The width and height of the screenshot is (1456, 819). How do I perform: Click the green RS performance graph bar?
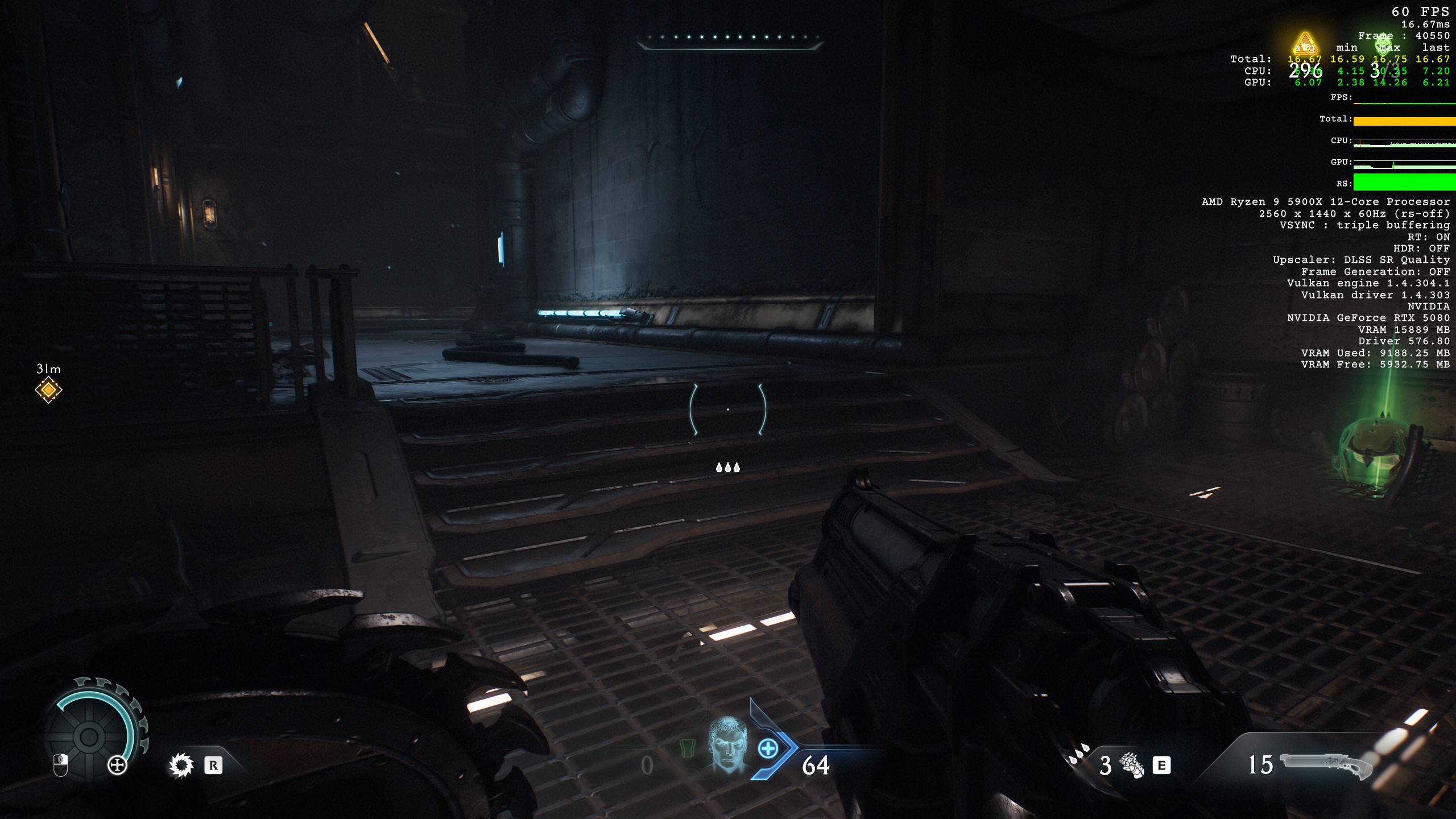(1404, 183)
